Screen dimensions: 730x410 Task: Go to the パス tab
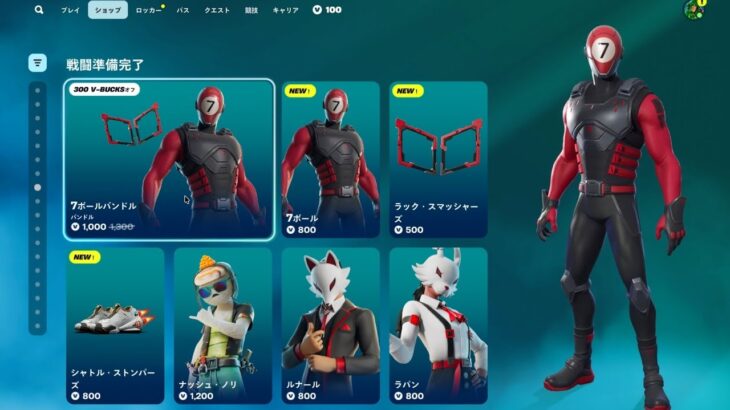point(183,10)
